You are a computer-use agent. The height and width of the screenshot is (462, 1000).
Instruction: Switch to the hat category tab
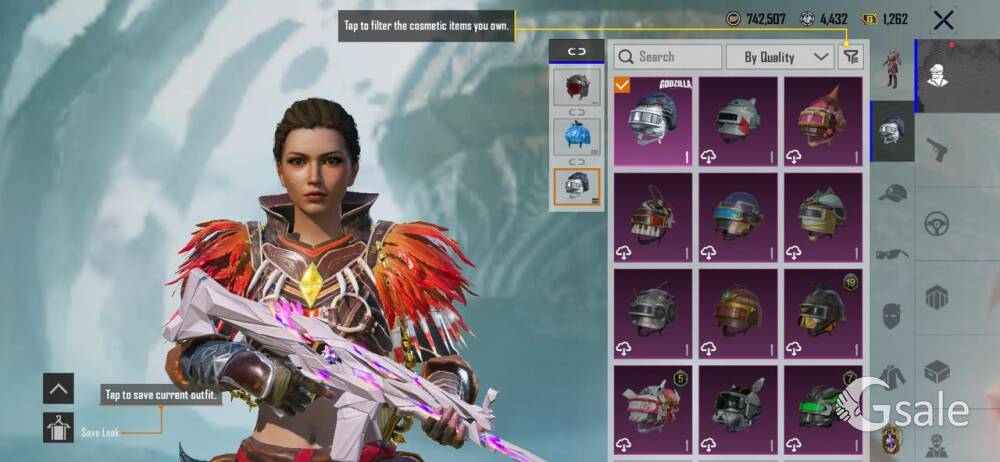pyautogui.click(x=892, y=194)
